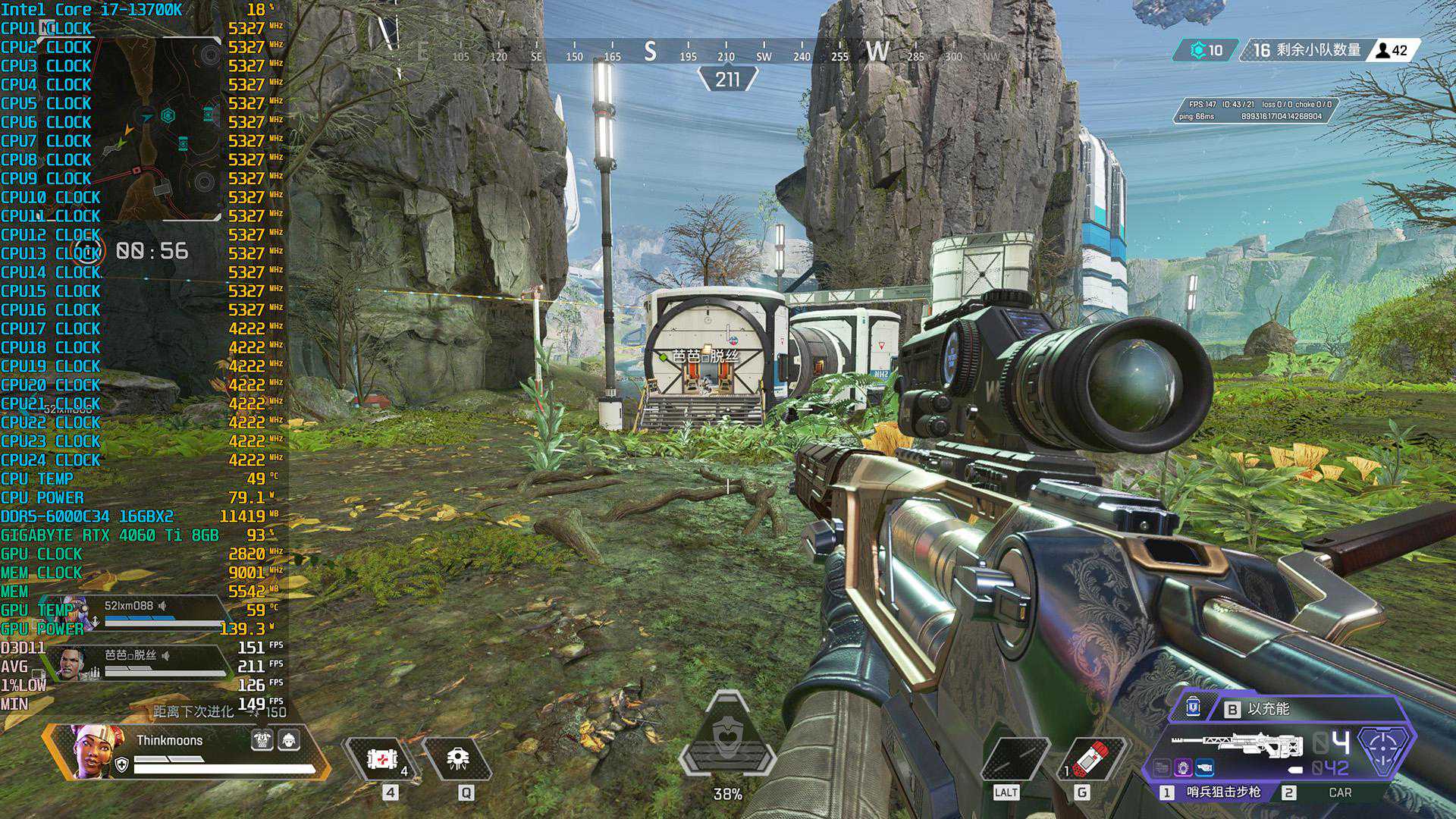The image size is (1456, 819).
Task: Switch to the CAR weapon tab
Action: 1338,792
